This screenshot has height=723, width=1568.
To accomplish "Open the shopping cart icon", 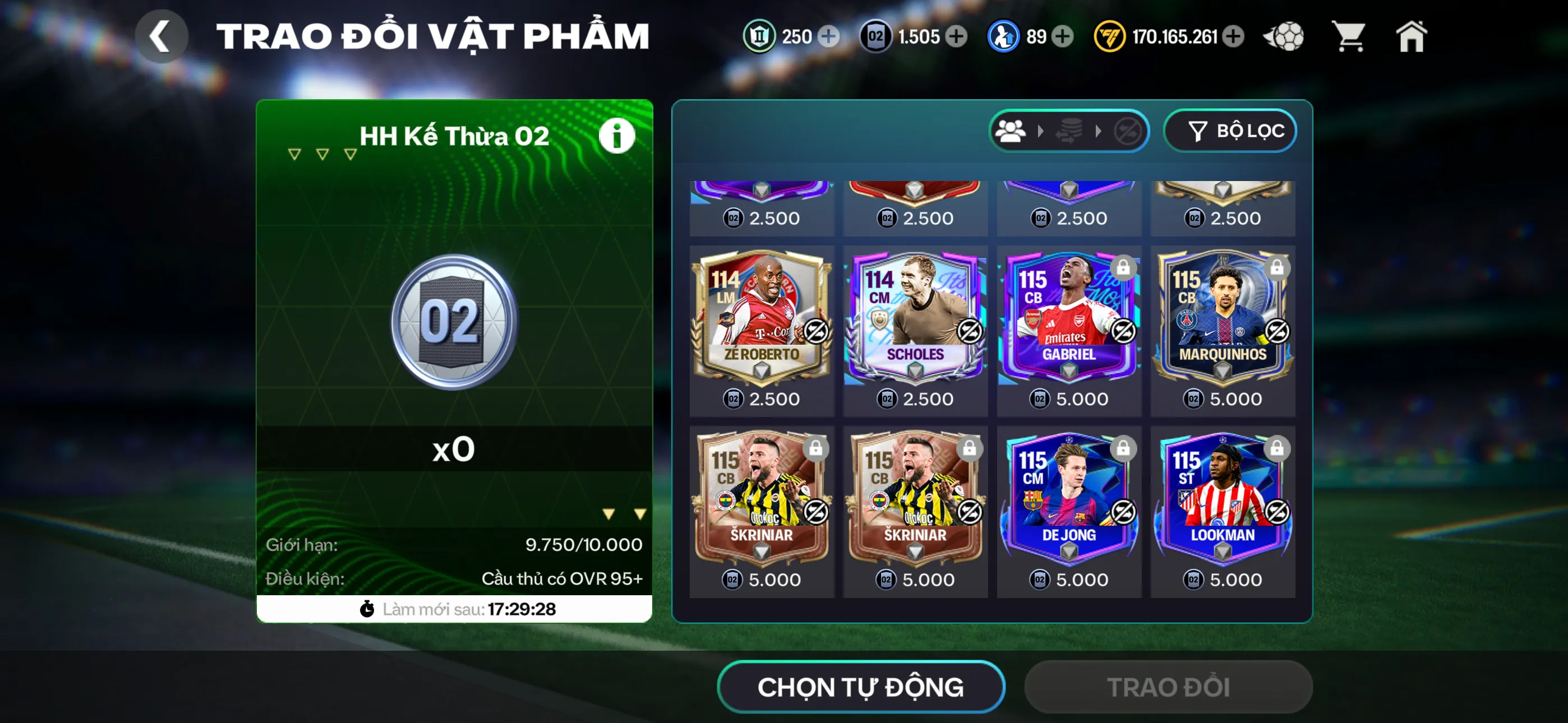I will coord(1349,36).
